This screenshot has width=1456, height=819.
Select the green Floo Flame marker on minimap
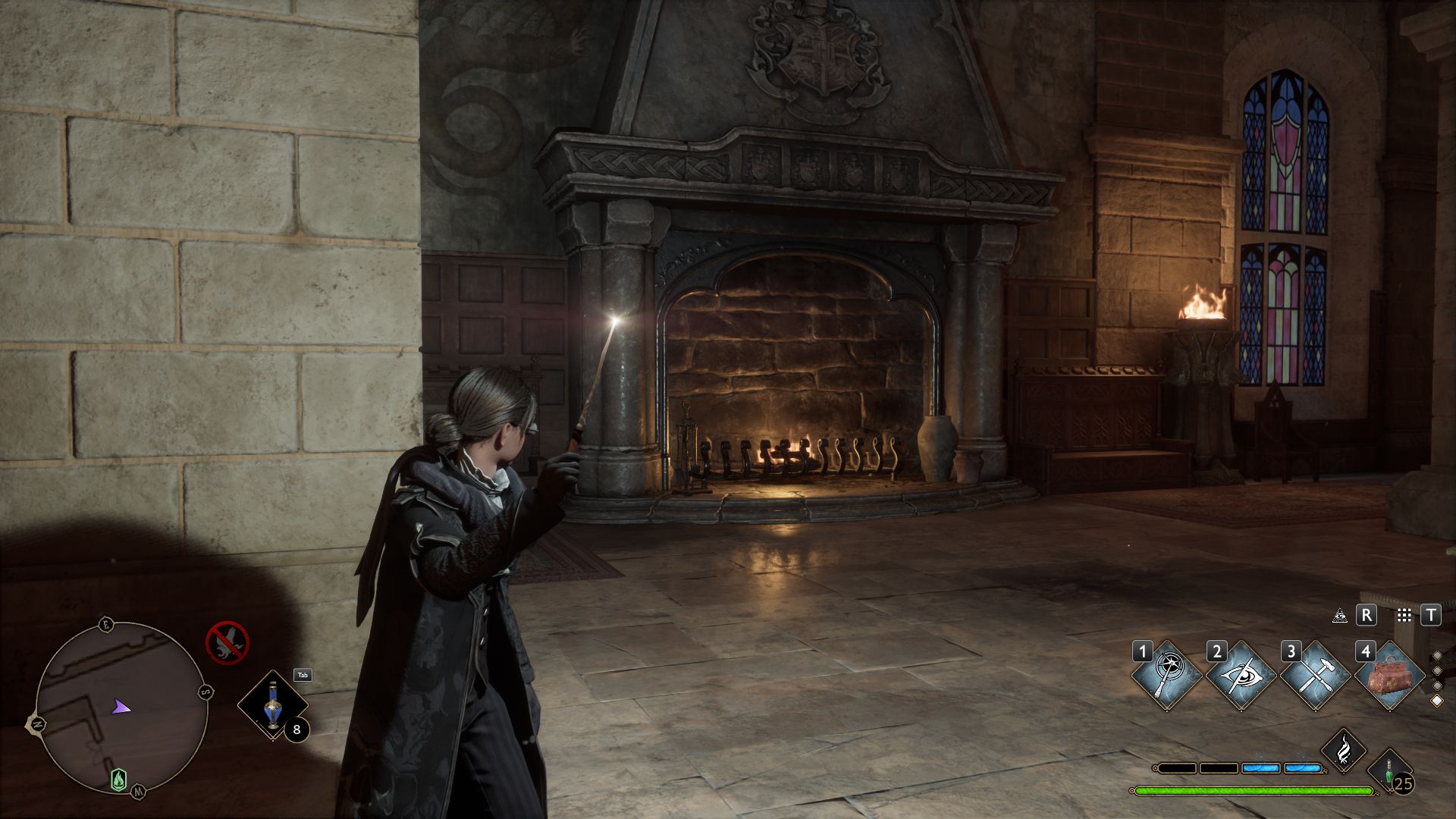(x=119, y=779)
